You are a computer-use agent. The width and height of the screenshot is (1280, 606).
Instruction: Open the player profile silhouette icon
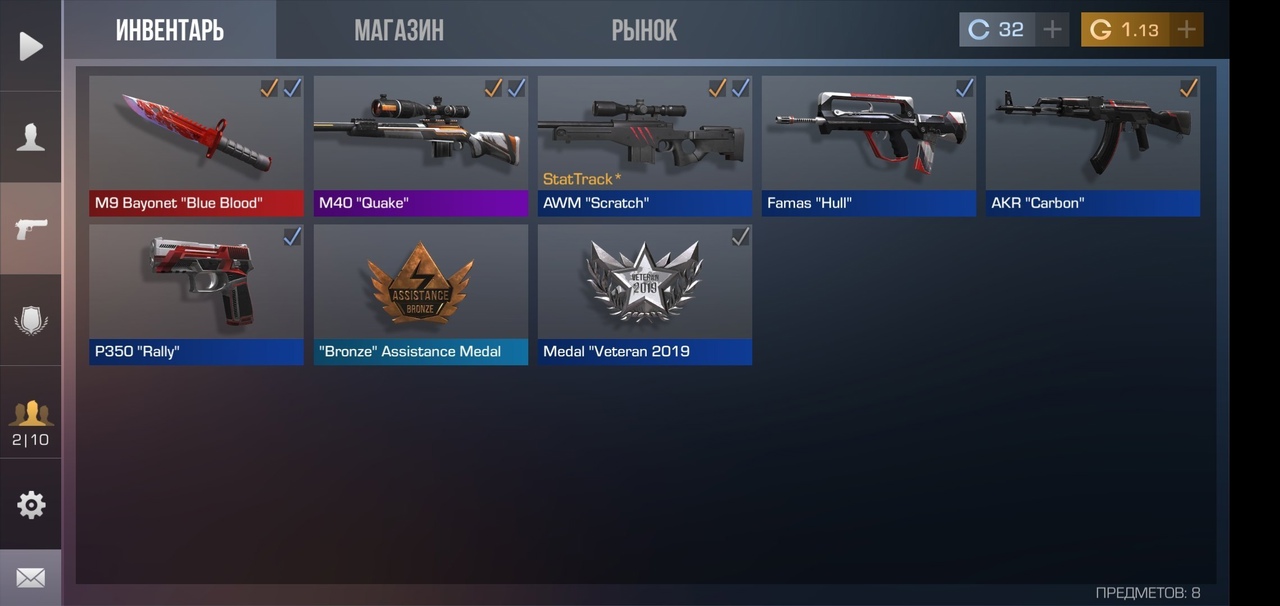[31, 137]
